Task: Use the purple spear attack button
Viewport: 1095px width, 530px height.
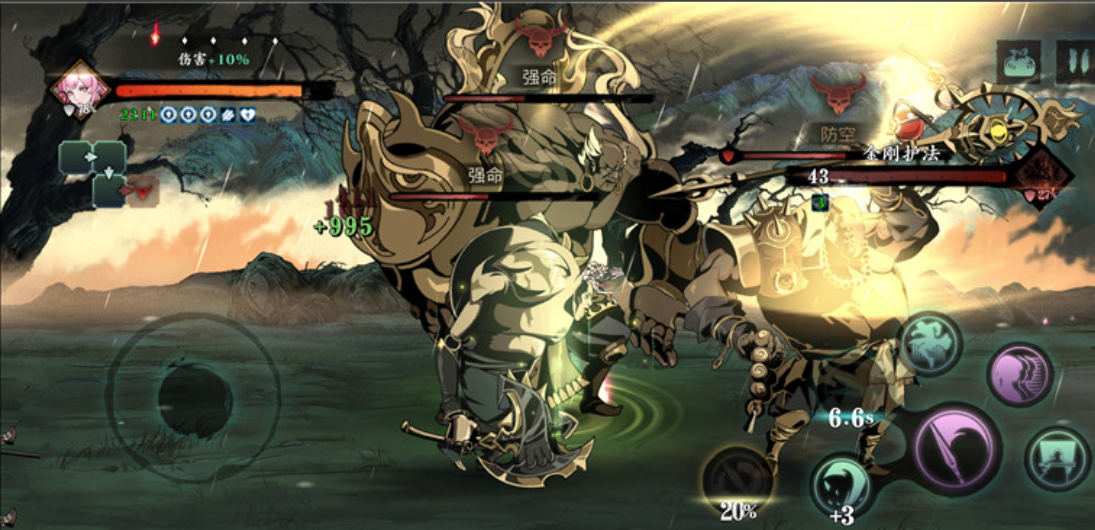Action: [957, 448]
